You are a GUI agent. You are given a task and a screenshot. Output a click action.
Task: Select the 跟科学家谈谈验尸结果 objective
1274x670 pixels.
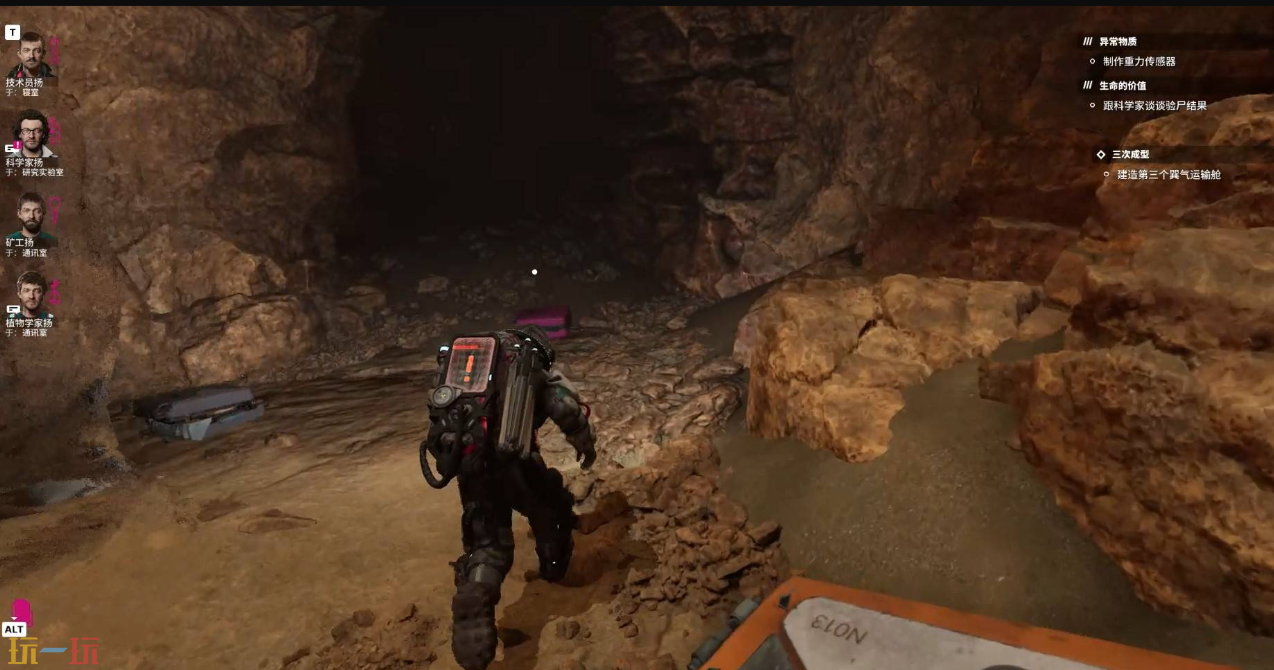point(1155,105)
